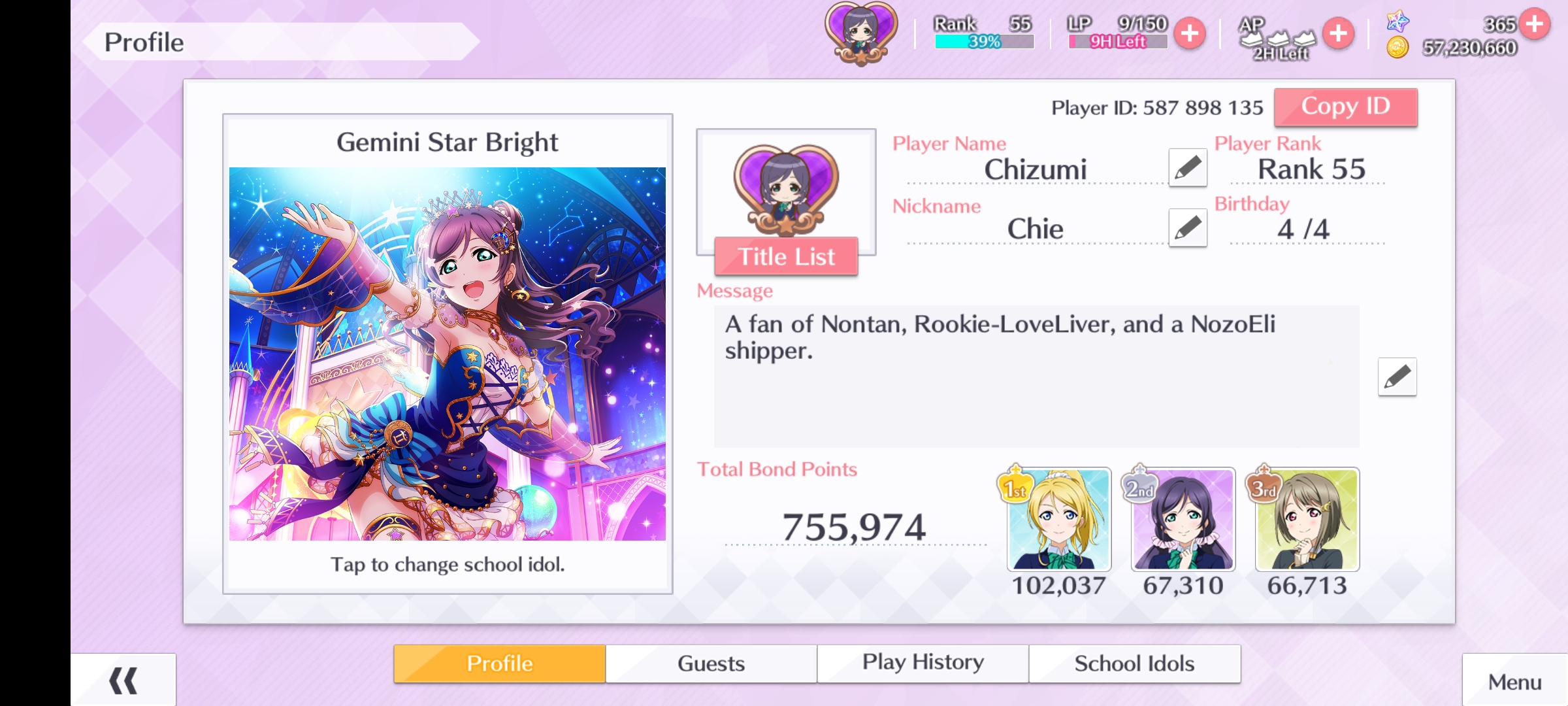Edit the Nickname Chie
Viewport: 1568px width, 706px height.
tap(1187, 228)
